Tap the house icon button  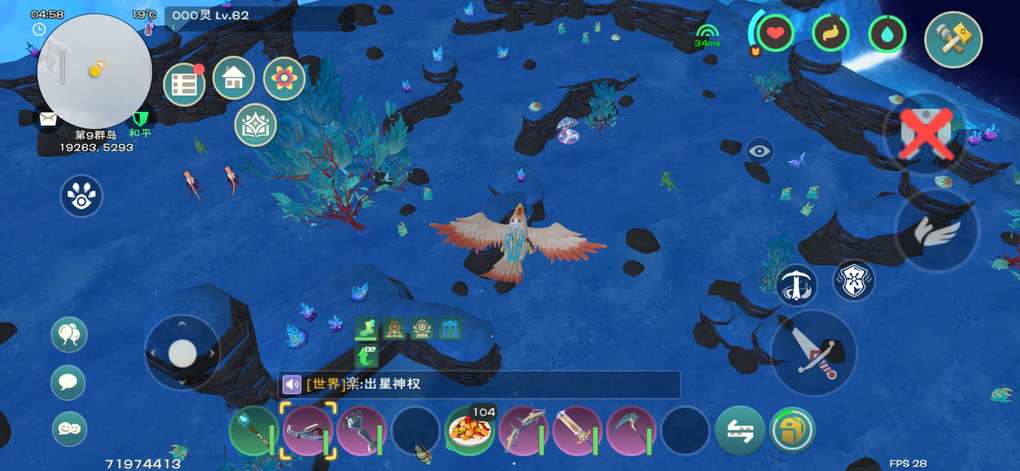pyautogui.click(x=234, y=77)
